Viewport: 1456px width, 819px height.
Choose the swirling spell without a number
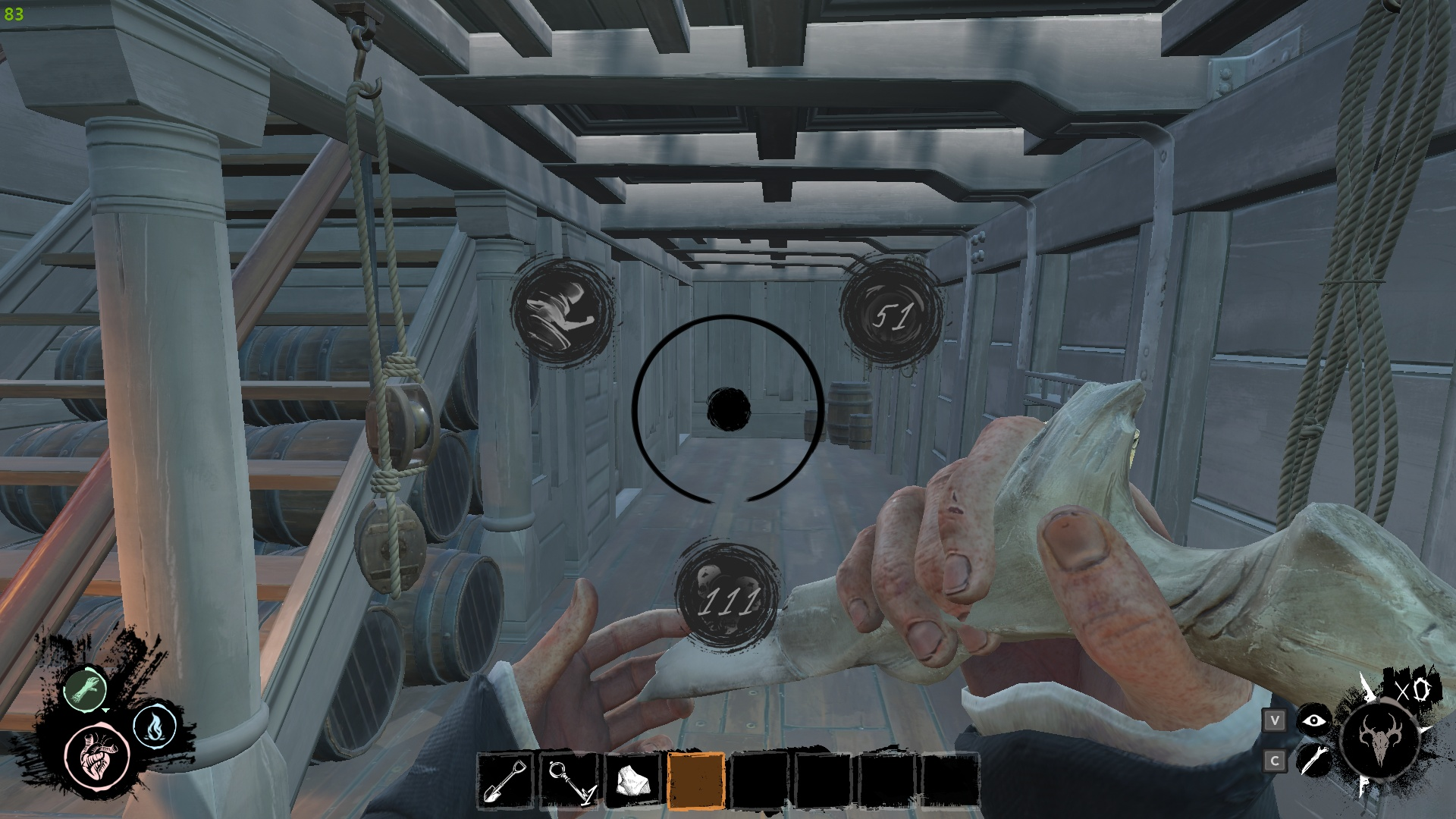563,312
